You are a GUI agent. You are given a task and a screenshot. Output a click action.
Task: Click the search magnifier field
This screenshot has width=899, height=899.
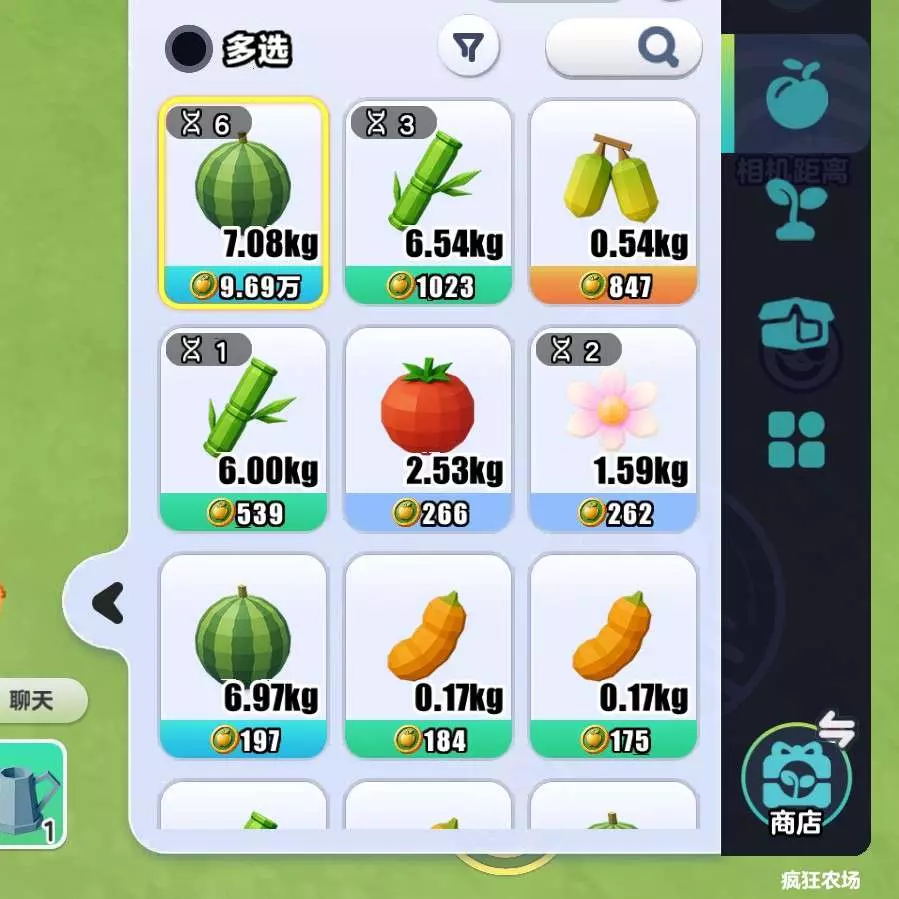624,47
